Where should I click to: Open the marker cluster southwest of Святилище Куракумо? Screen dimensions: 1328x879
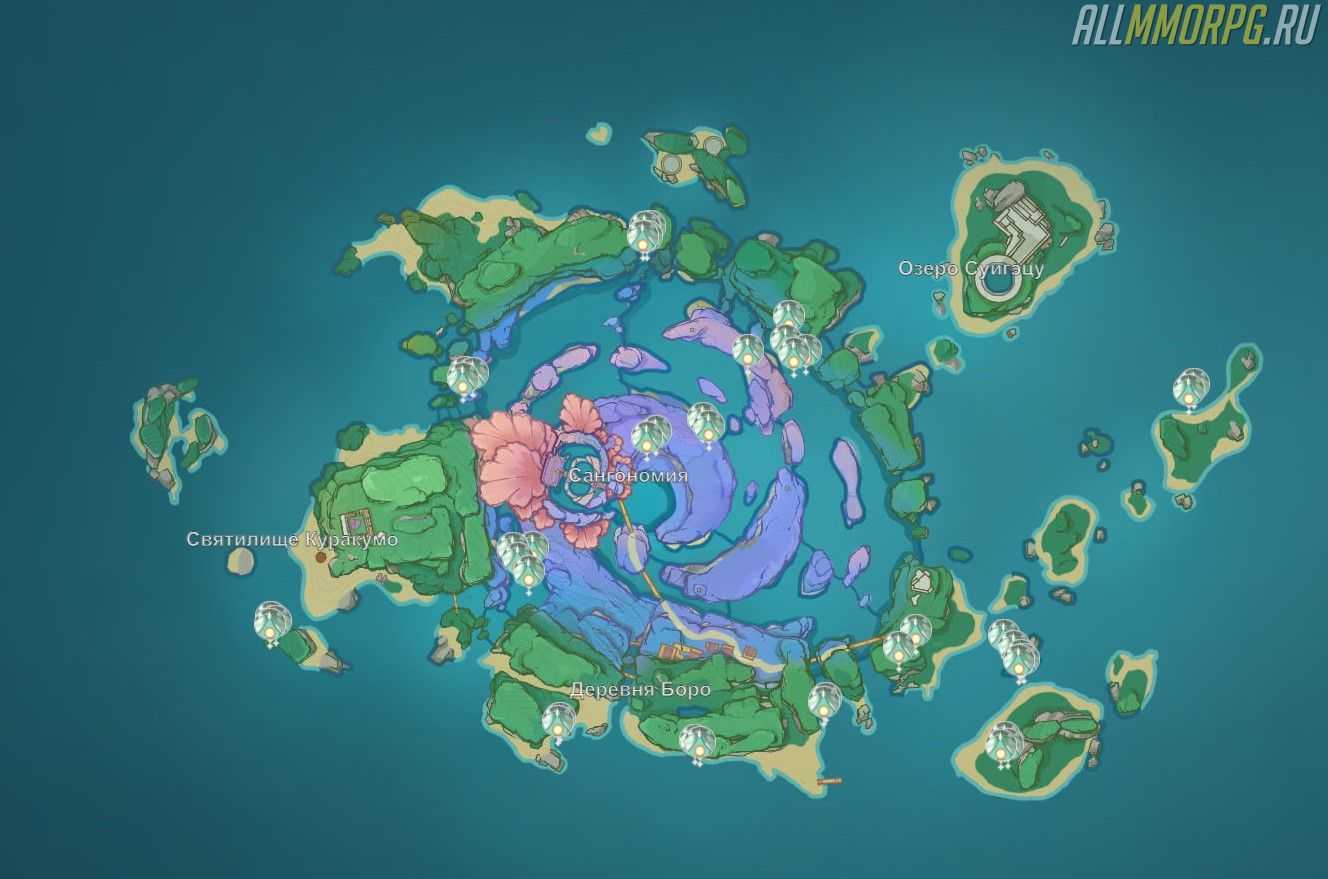[x=272, y=622]
